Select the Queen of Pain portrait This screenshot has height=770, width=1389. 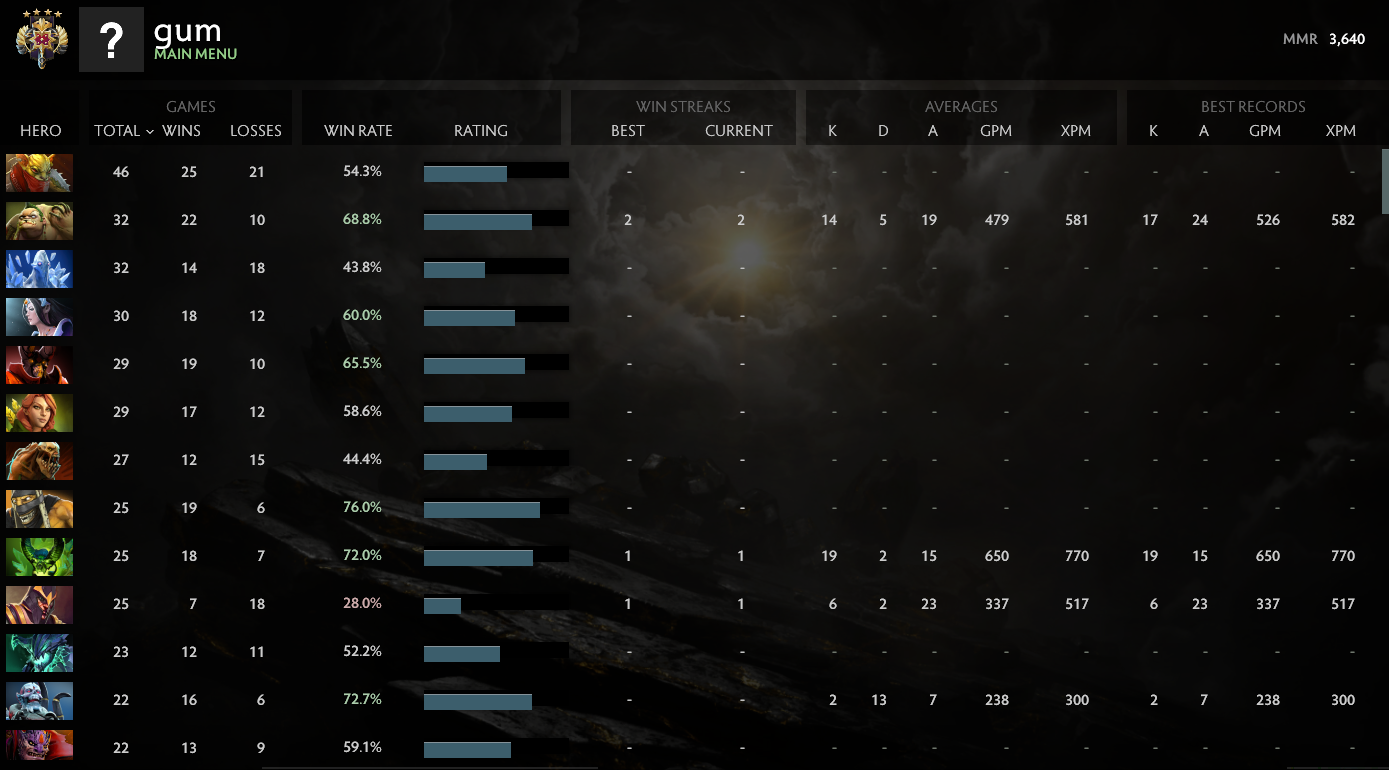(x=39, y=364)
